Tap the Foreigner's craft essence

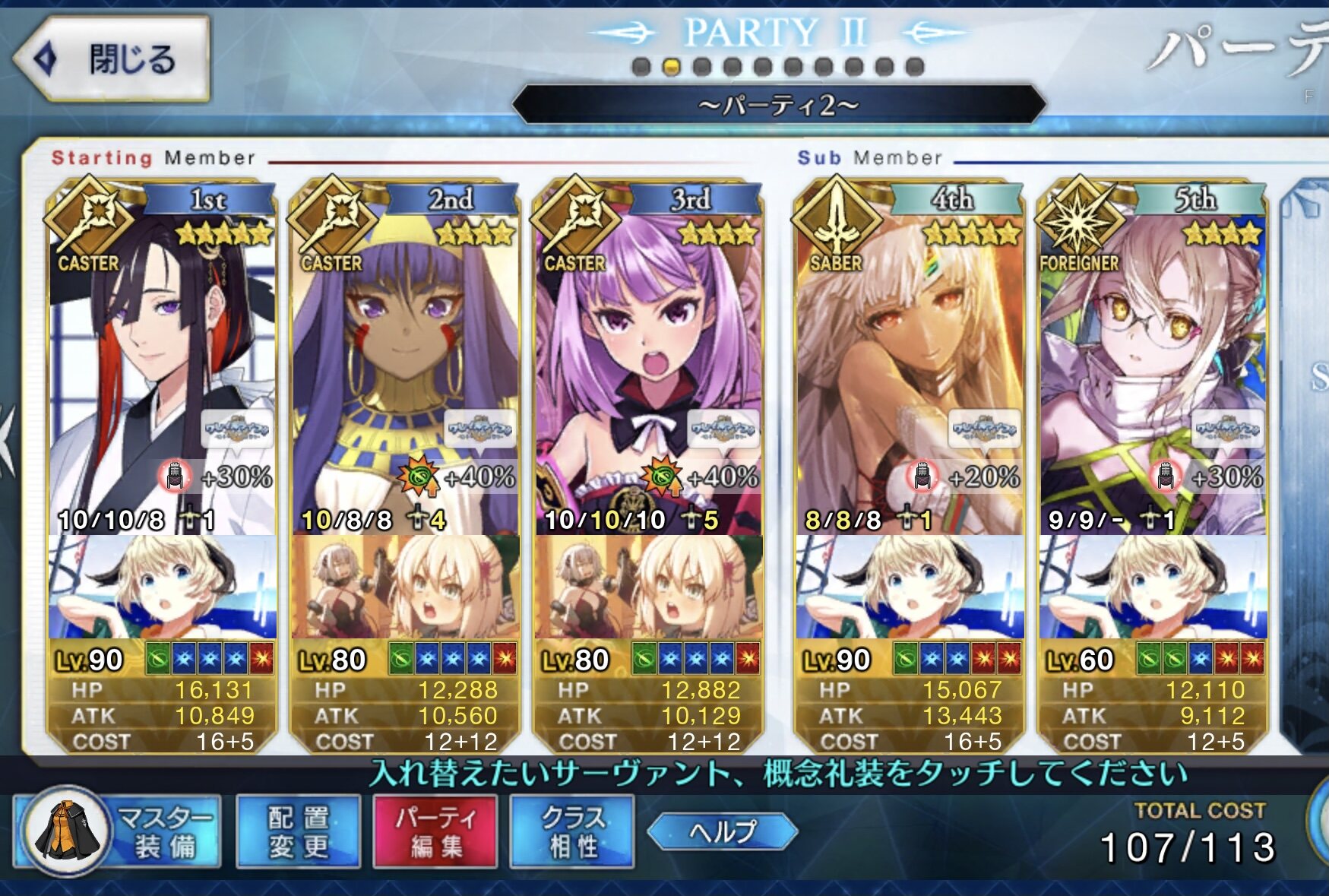click(x=1153, y=587)
